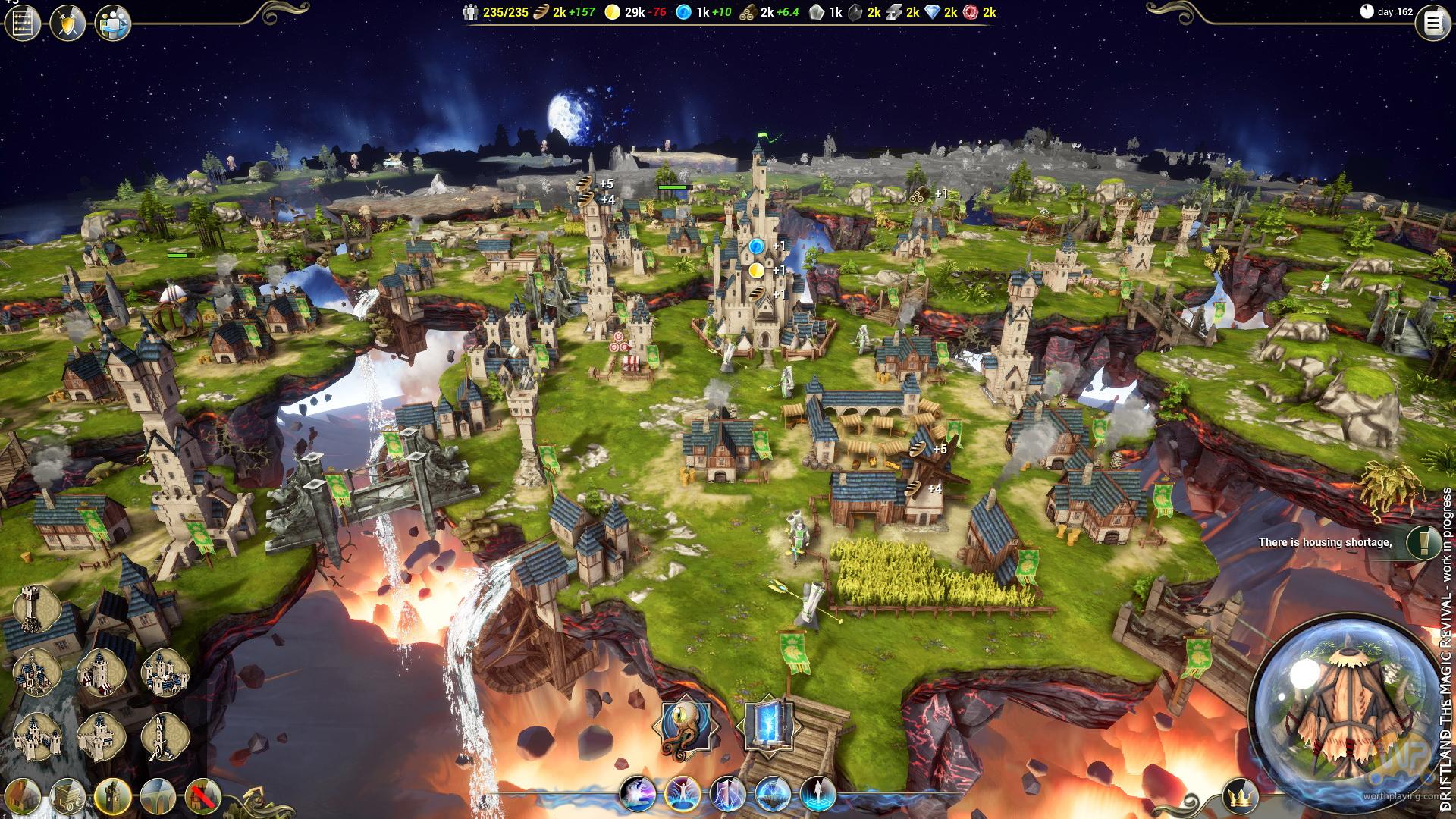Cast the glowing blue portal spell
Viewport: 1456px width, 819px height.
pyautogui.click(x=767, y=726)
